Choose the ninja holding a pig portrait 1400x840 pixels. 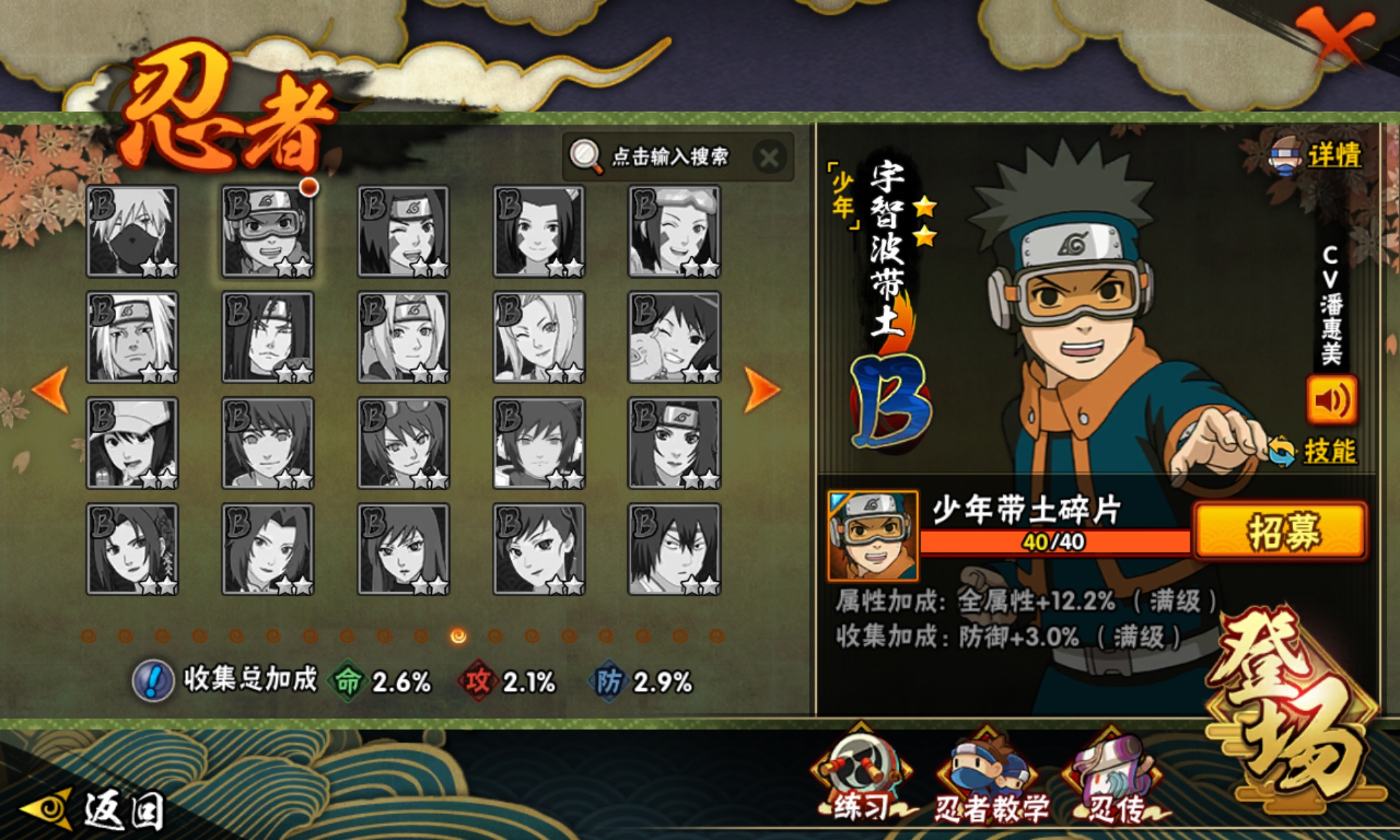(673, 337)
